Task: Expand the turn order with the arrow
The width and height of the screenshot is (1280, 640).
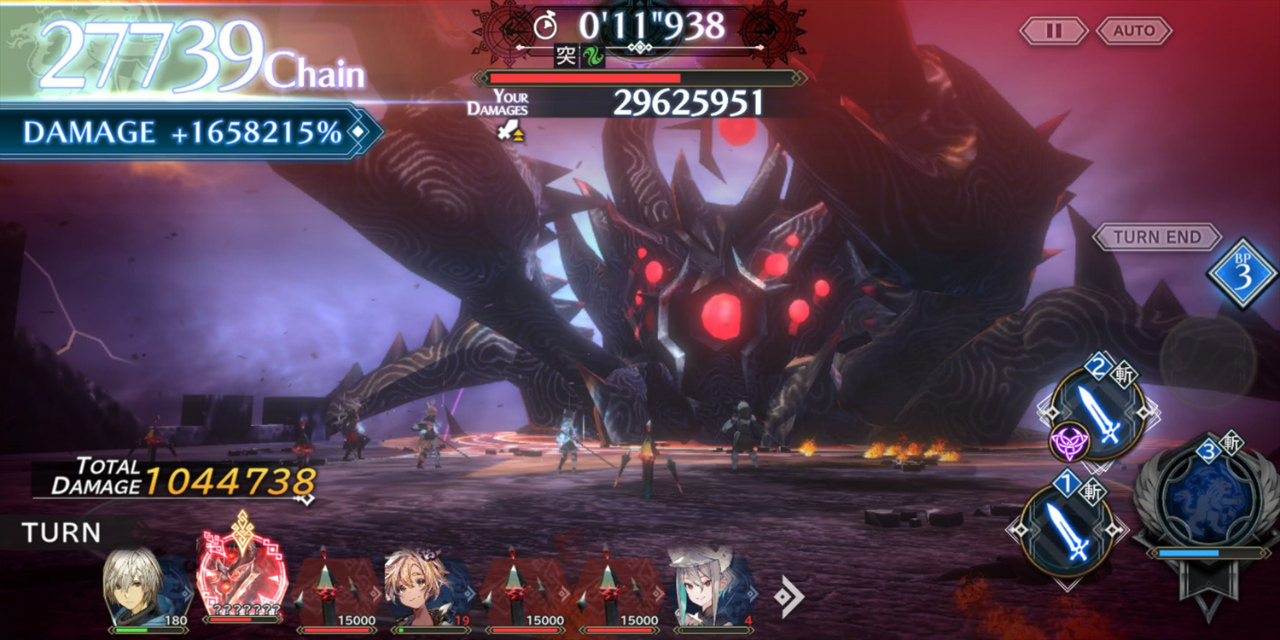Action: coord(788,597)
